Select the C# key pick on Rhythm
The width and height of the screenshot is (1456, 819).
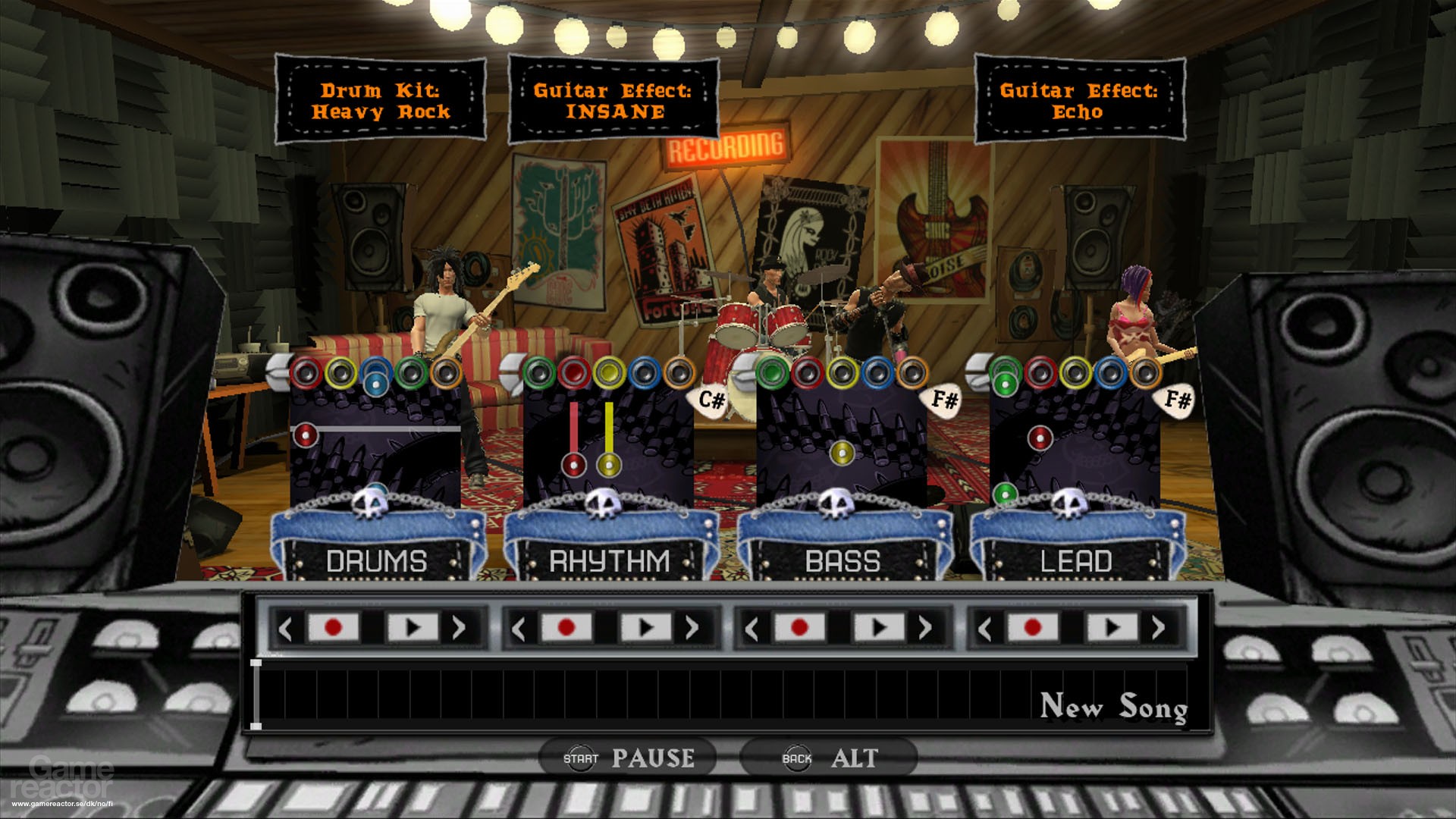(711, 400)
